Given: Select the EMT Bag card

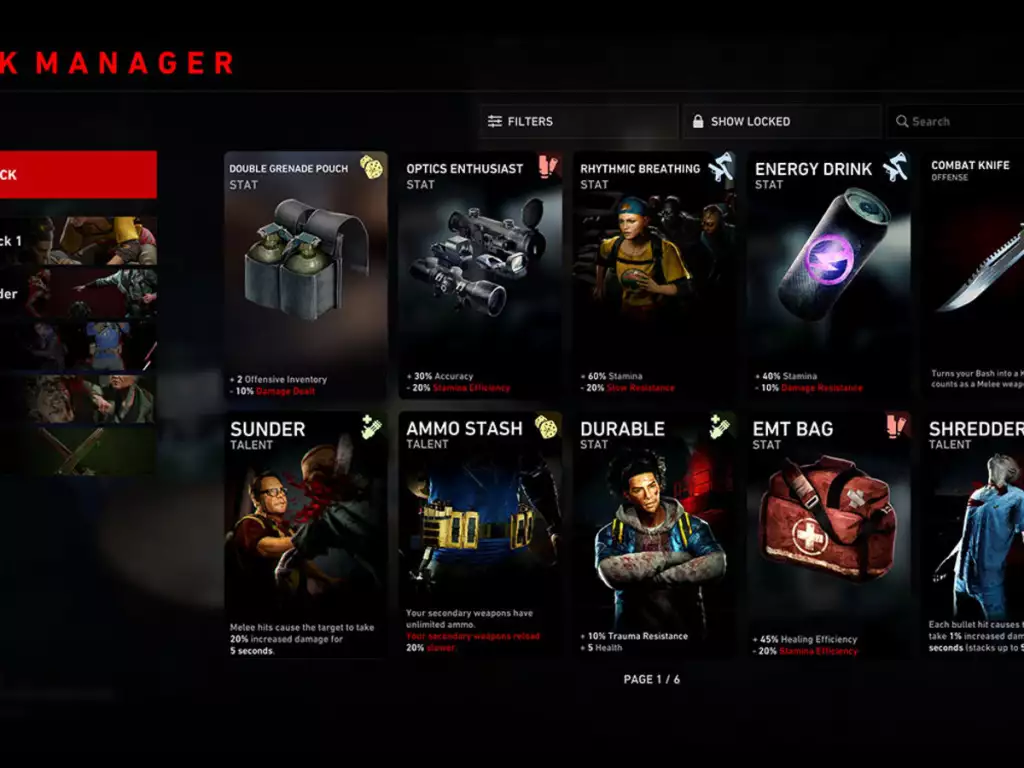Looking at the screenshot, I should tap(829, 535).
